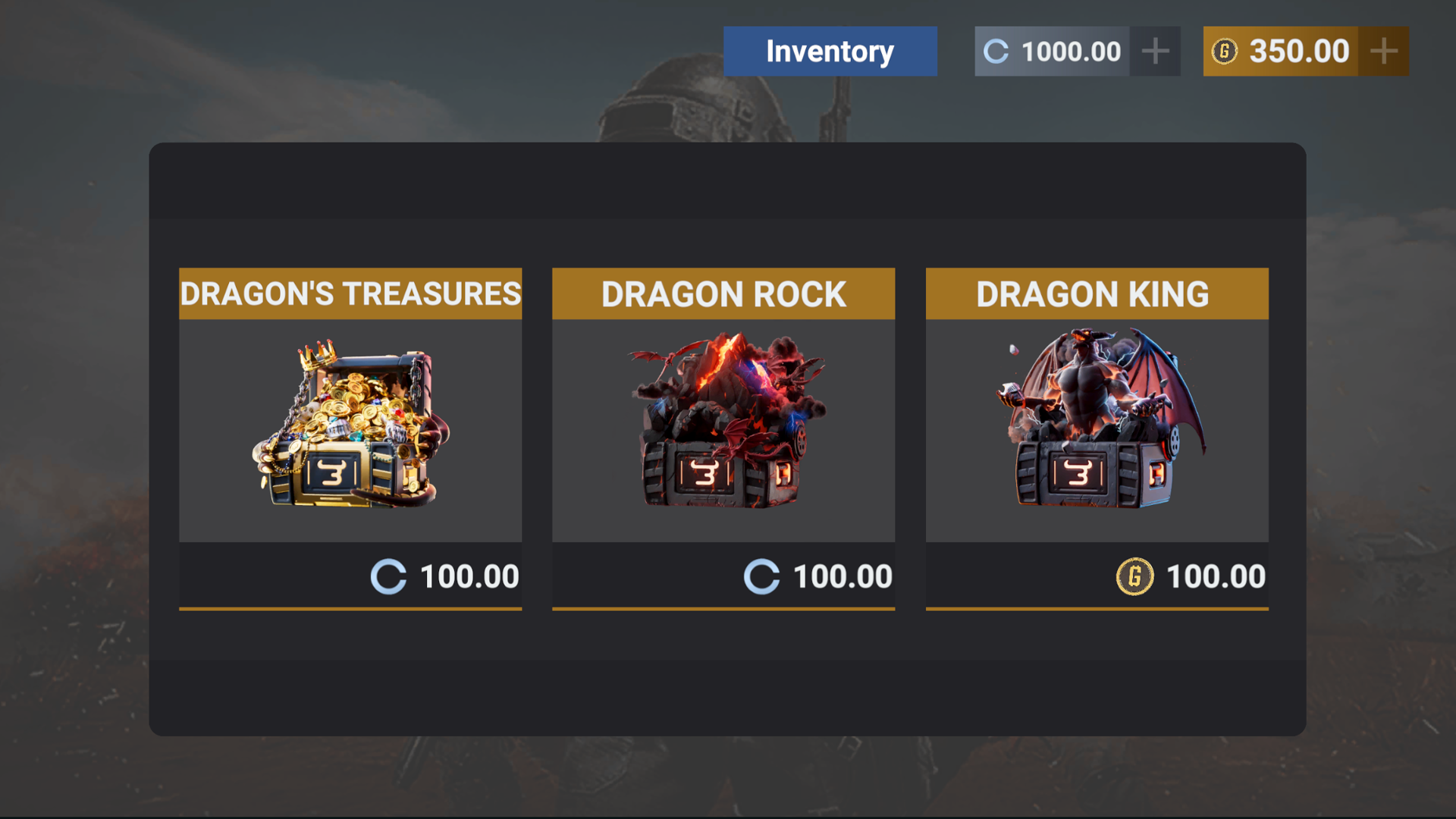Click the plus to add C currency
The image size is (1456, 819).
point(1155,51)
